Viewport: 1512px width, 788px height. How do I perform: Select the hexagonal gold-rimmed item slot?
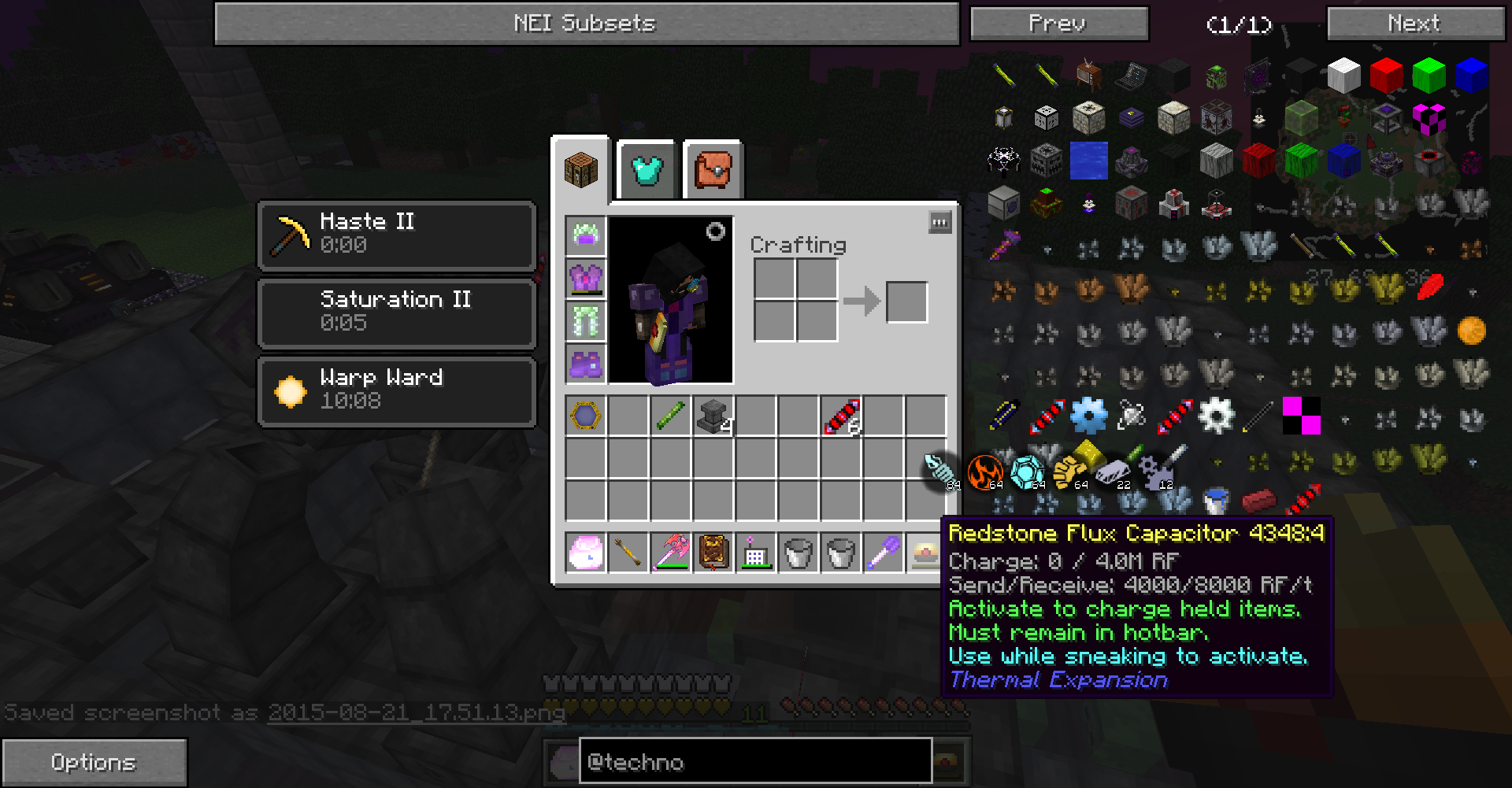pyautogui.click(x=586, y=416)
